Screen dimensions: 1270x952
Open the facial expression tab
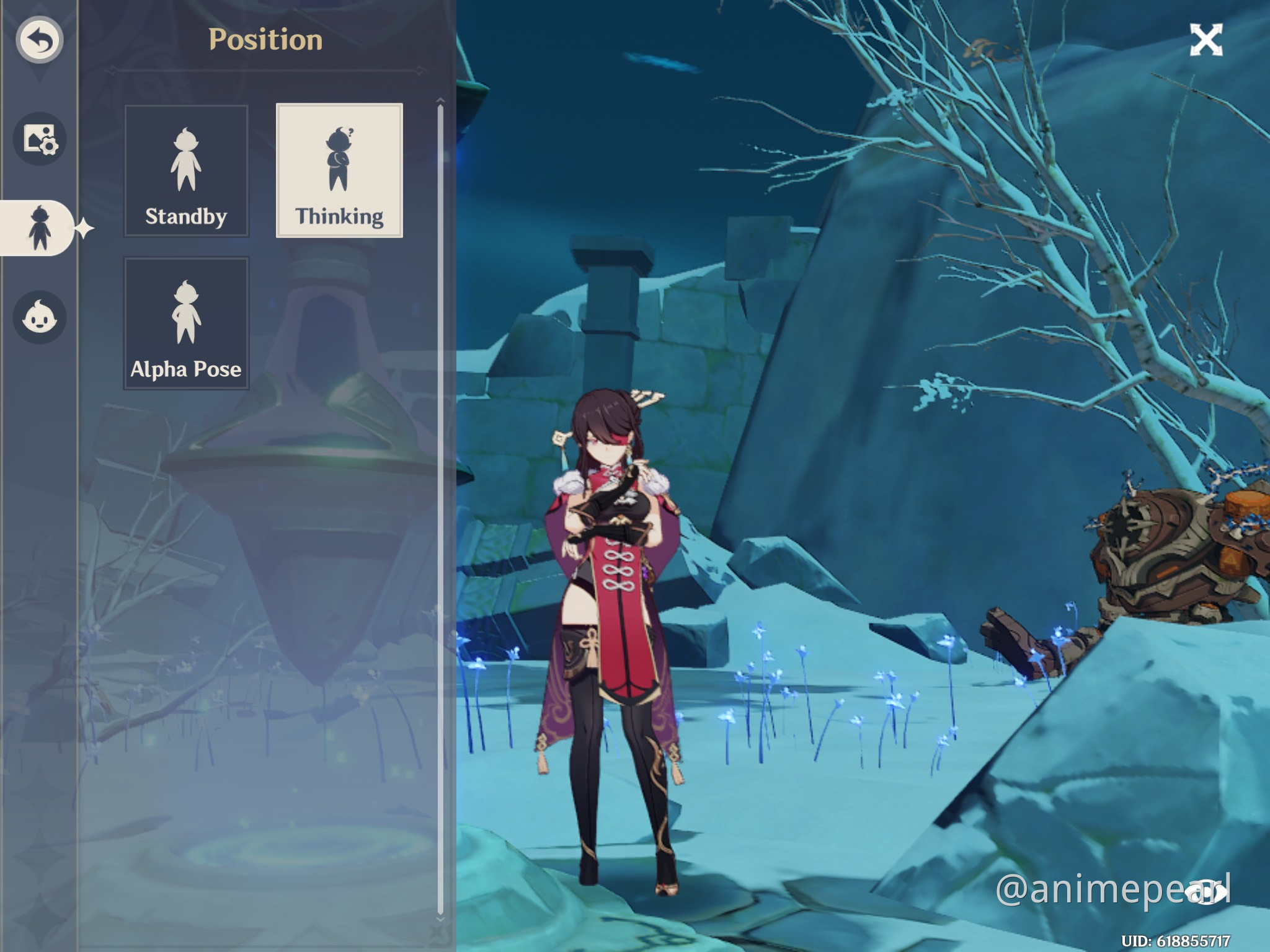click(40, 317)
